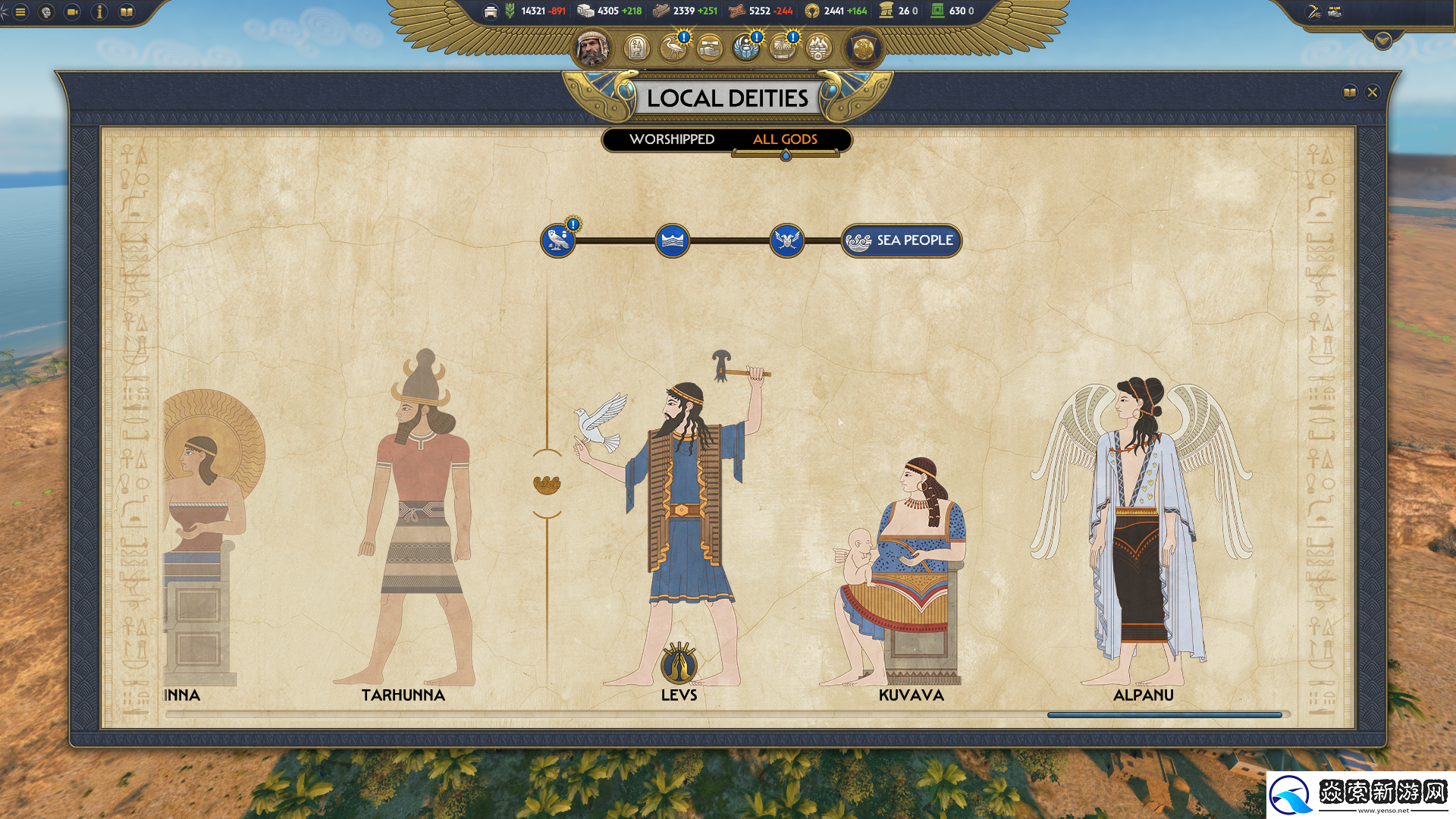Open the faction leader portrait
1456x819 pixels.
(x=591, y=49)
